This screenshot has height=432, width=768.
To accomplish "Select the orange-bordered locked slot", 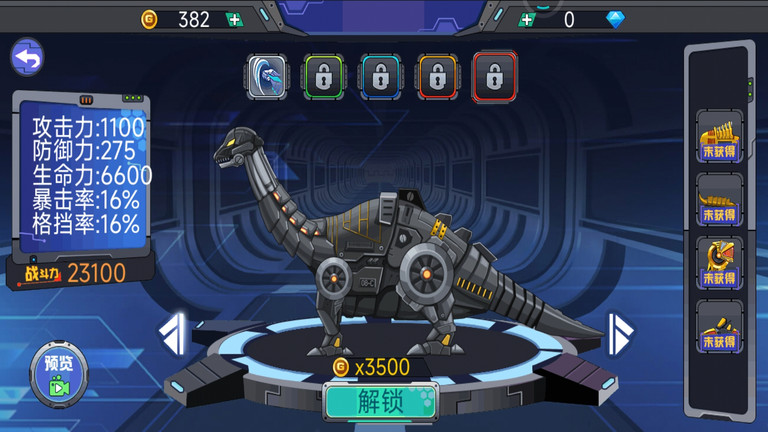I will click(x=437, y=76).
